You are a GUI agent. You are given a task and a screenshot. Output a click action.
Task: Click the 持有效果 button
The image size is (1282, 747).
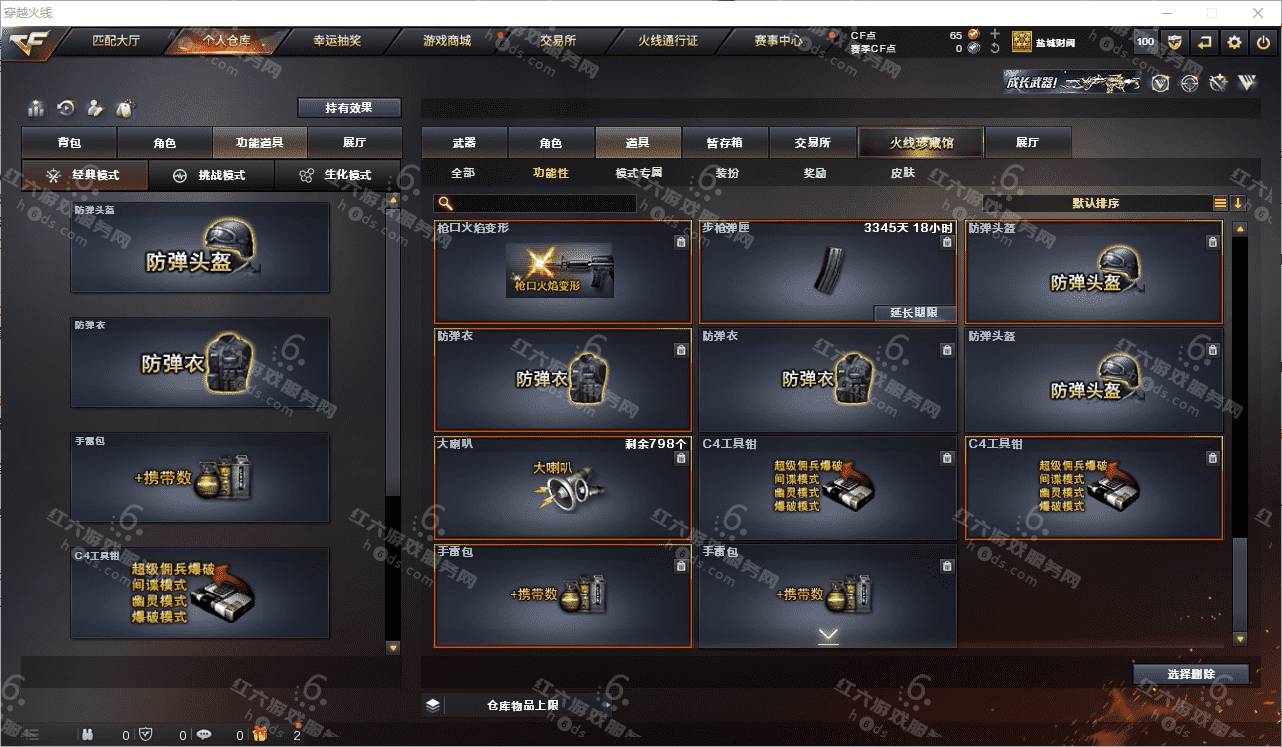[349, 108]
